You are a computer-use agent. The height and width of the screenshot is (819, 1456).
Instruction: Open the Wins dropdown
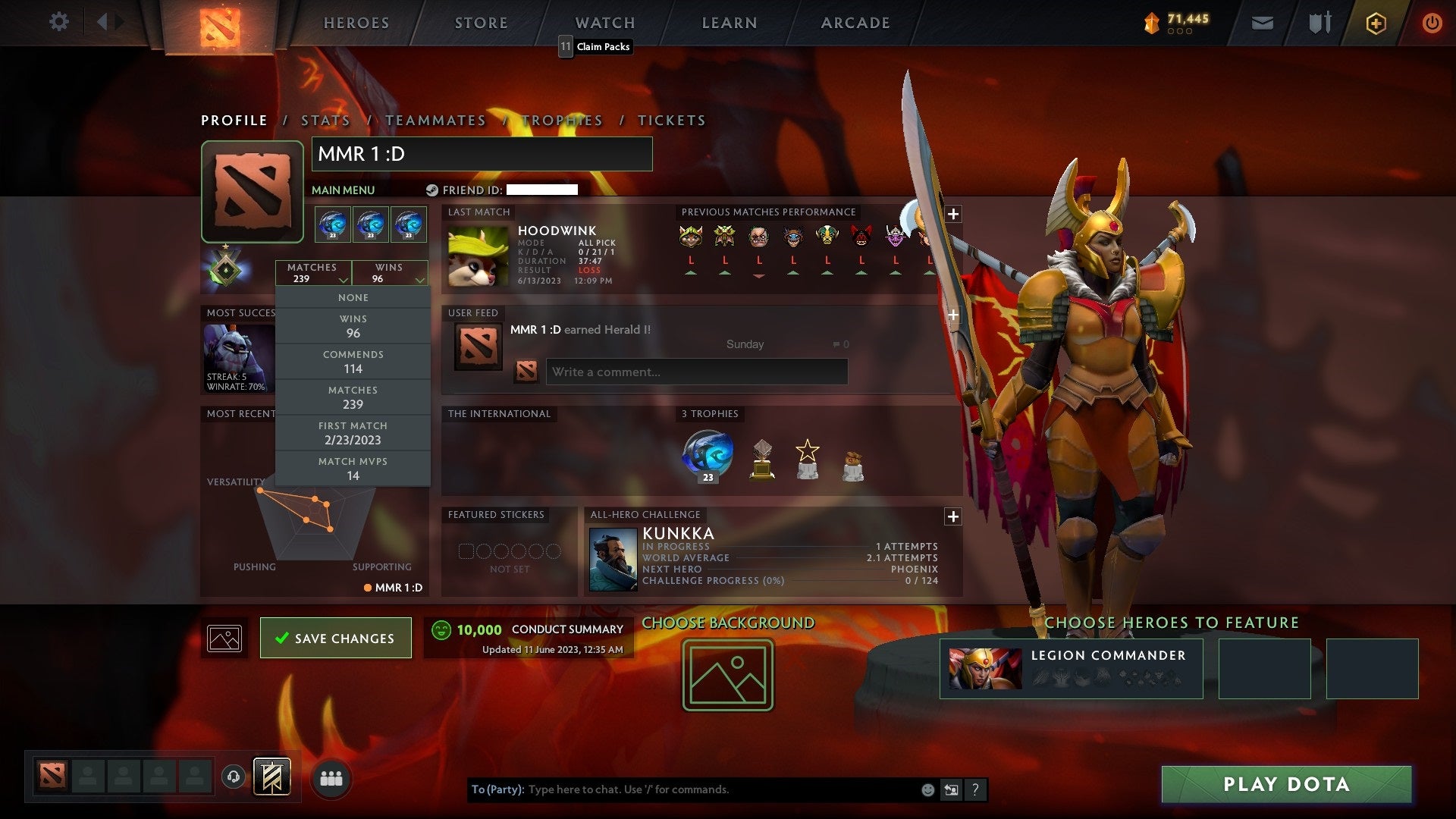(389, 273)
